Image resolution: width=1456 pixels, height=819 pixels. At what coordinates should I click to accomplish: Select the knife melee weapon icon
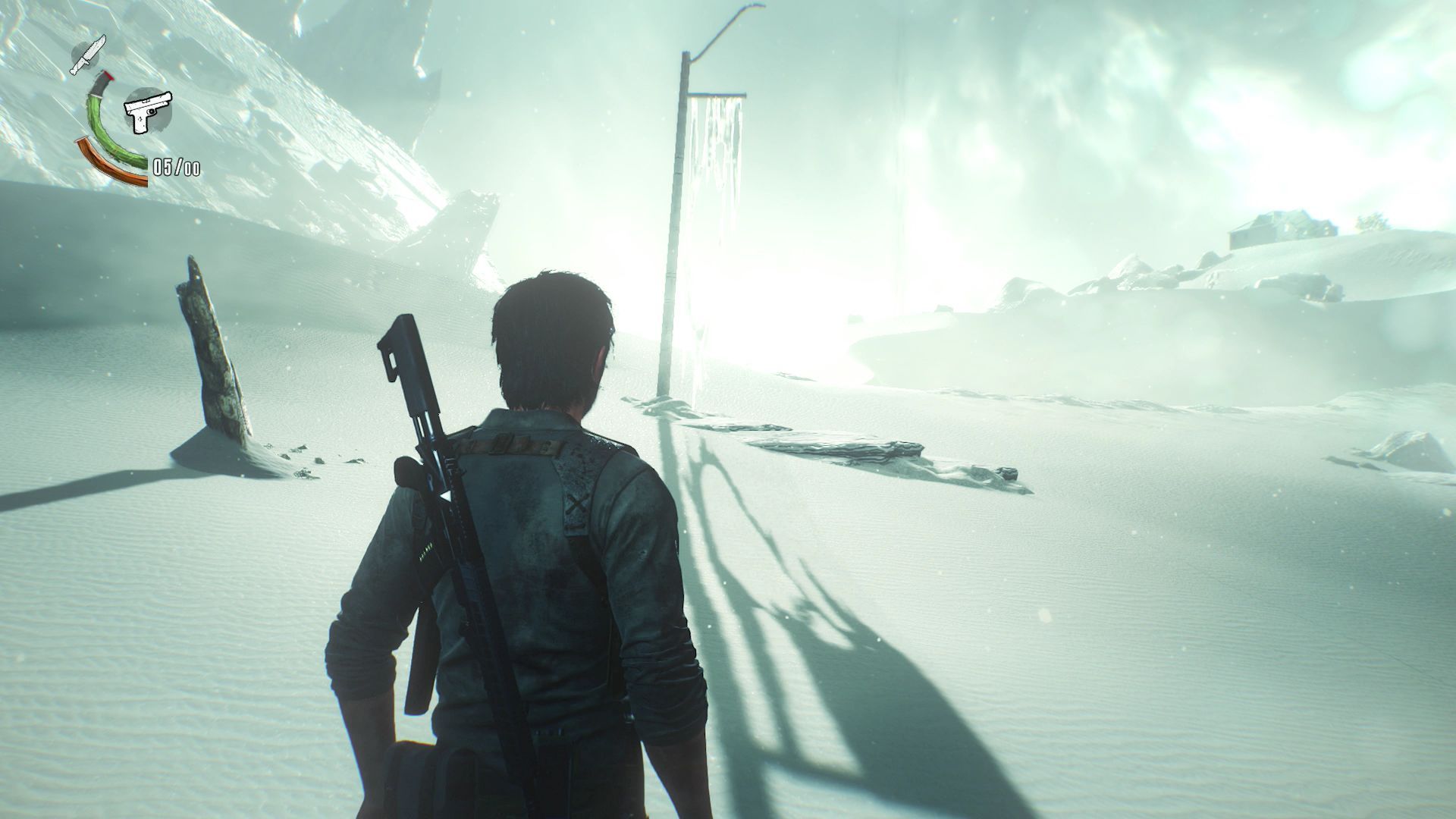tap(89, 55)
